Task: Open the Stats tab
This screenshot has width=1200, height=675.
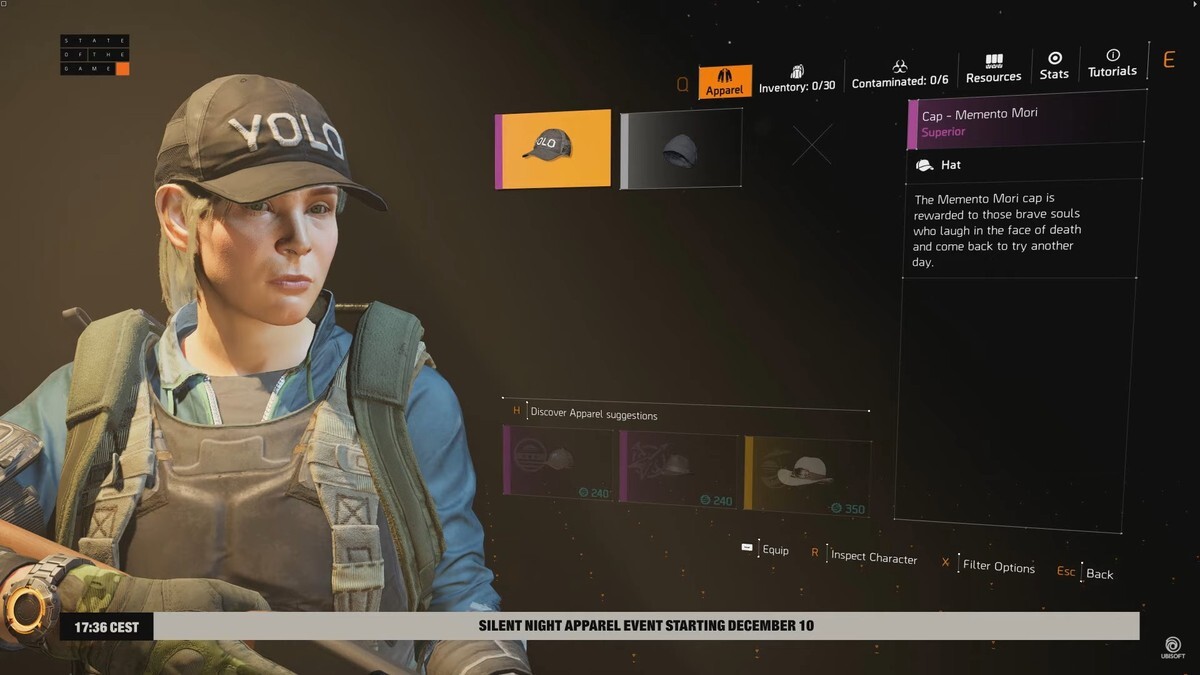Action: coord(1054,66)
